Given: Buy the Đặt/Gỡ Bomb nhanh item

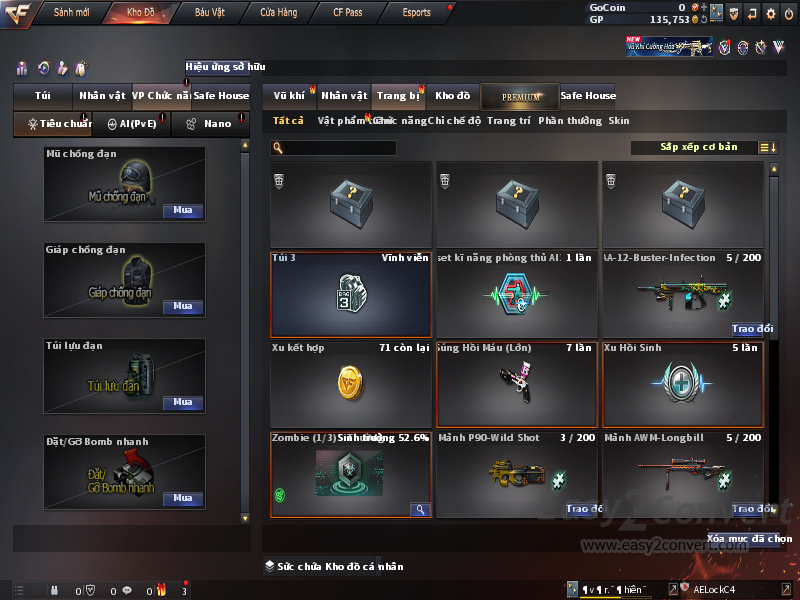Looking at the screenshot, I should (x=182, y=498).
